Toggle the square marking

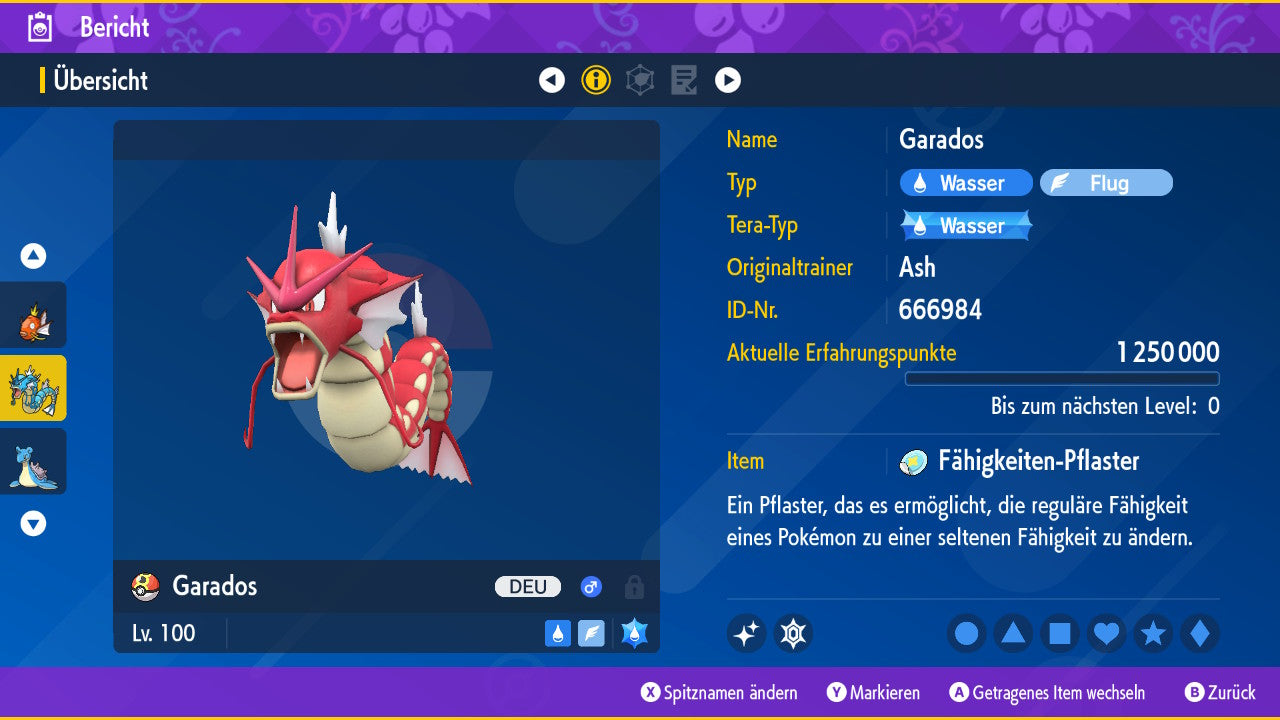pyautogui.click(x=1060, y=634)
